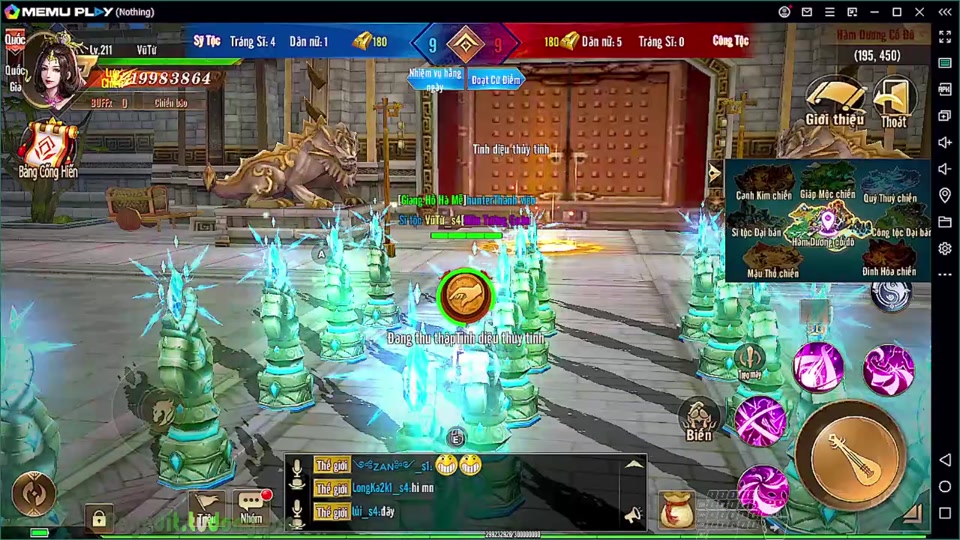
Task: Tap the chat megaphone speaker icon
Action: [632, 514]
